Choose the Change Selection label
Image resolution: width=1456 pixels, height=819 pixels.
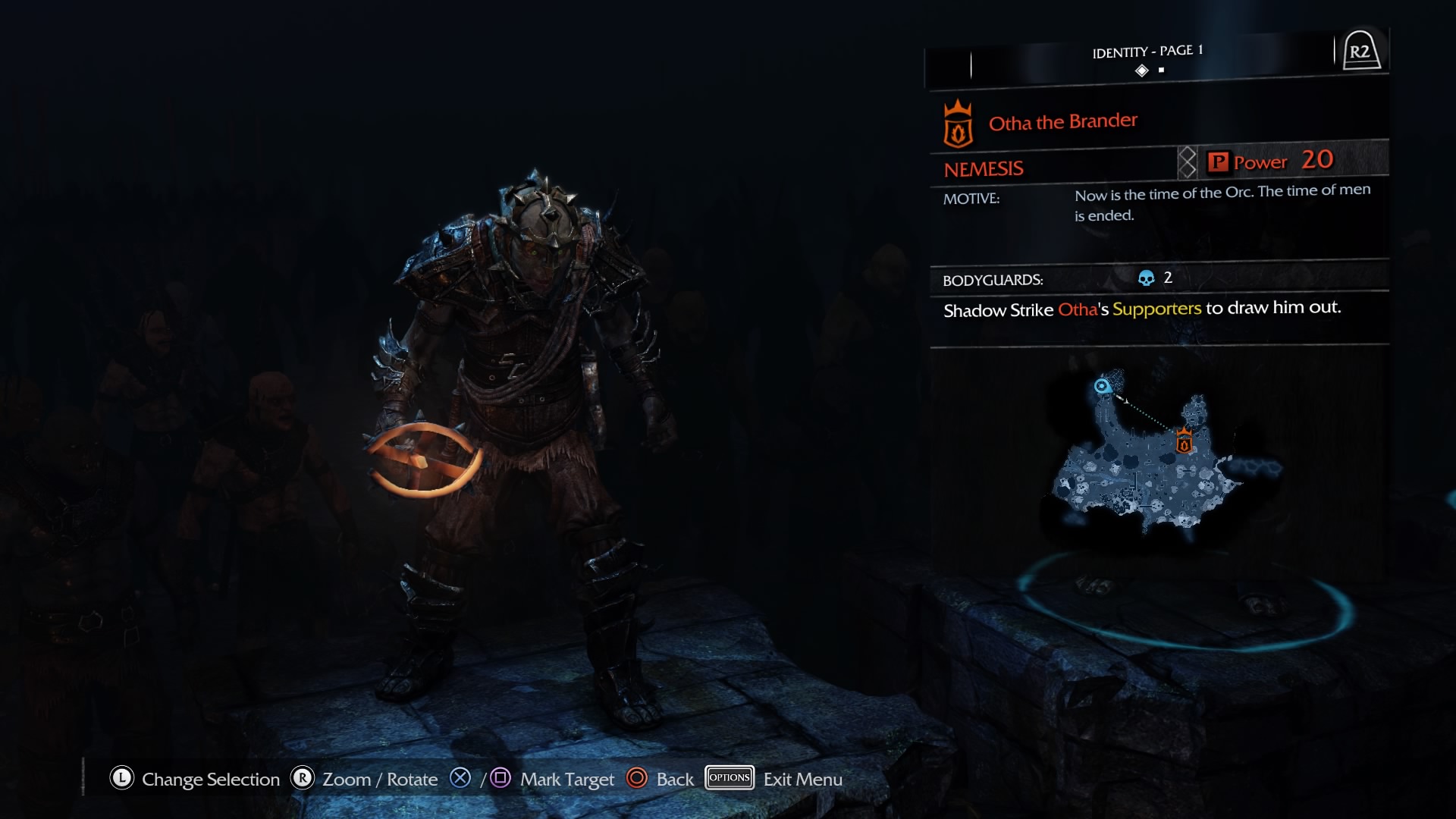pyautogui.click(x=210, y=780)
